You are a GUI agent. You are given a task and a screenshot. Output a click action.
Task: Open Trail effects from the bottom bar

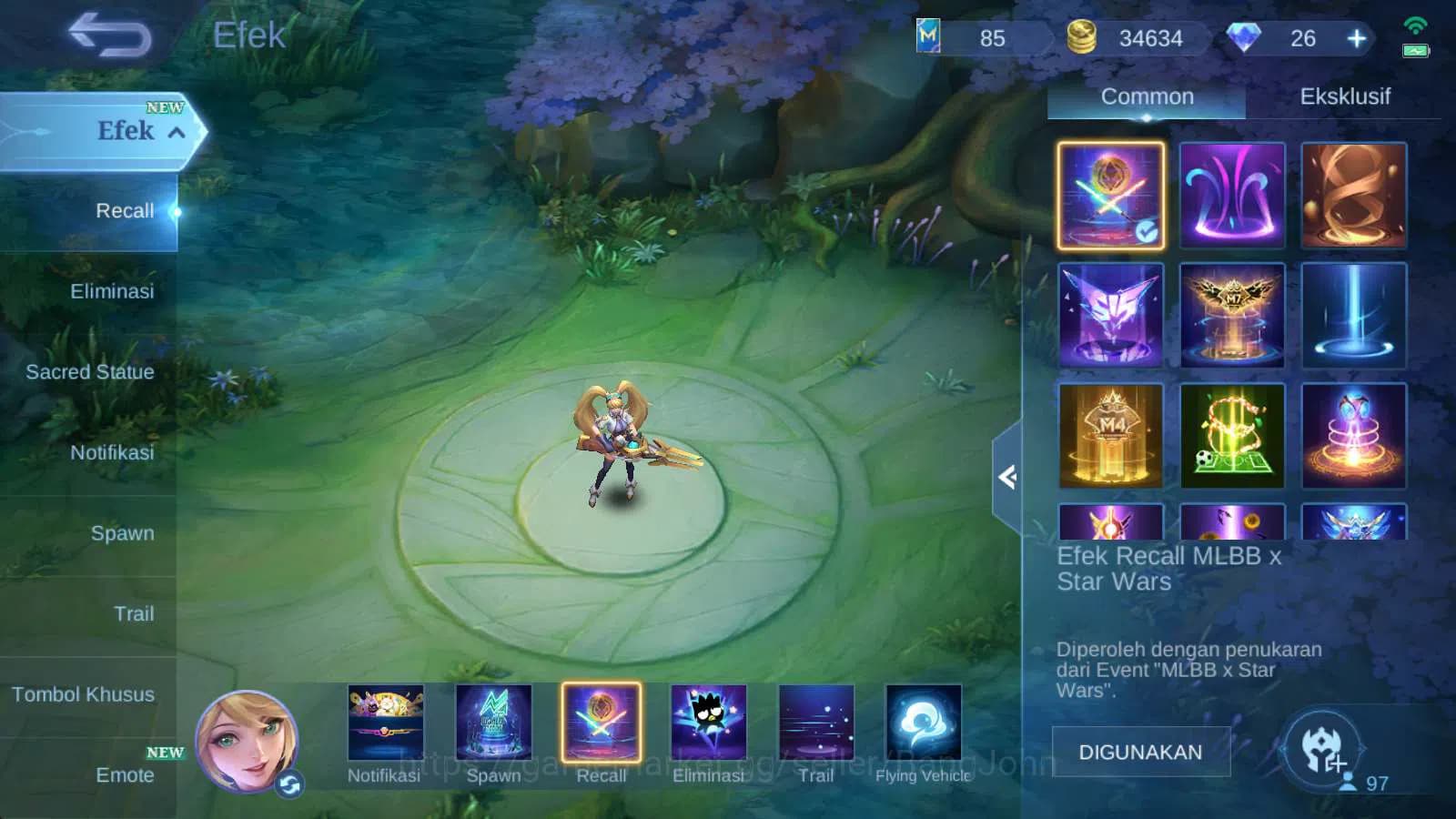click(x=816, y=723)
